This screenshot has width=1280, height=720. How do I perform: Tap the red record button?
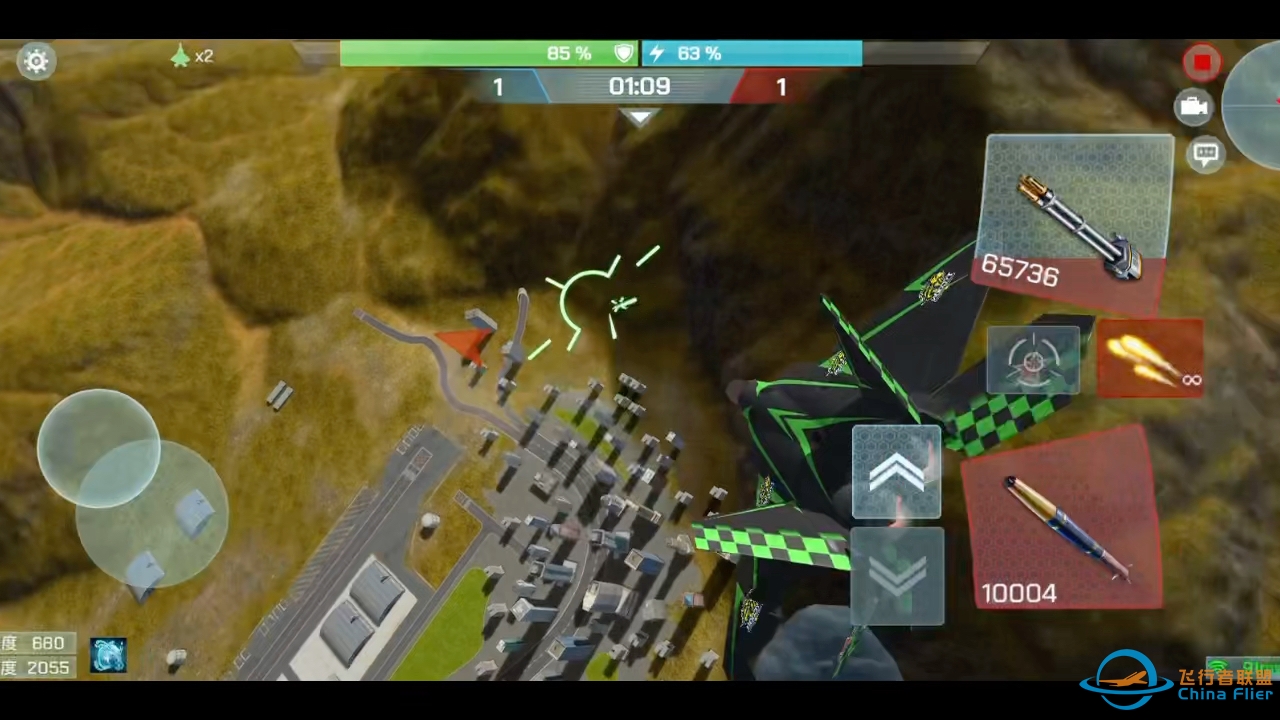click(x=1201, y=63)
